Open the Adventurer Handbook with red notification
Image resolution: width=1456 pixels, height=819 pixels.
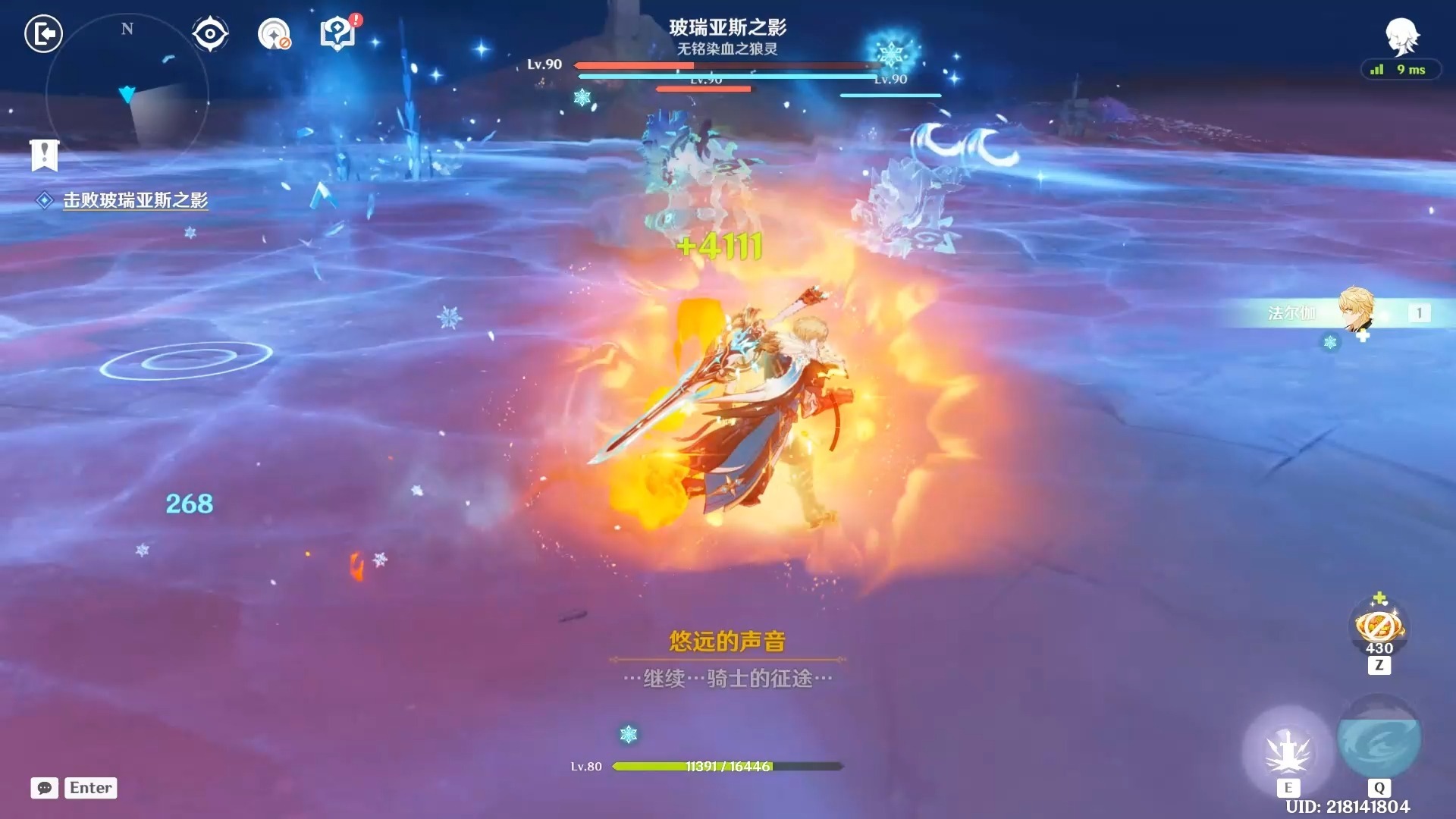336,33
